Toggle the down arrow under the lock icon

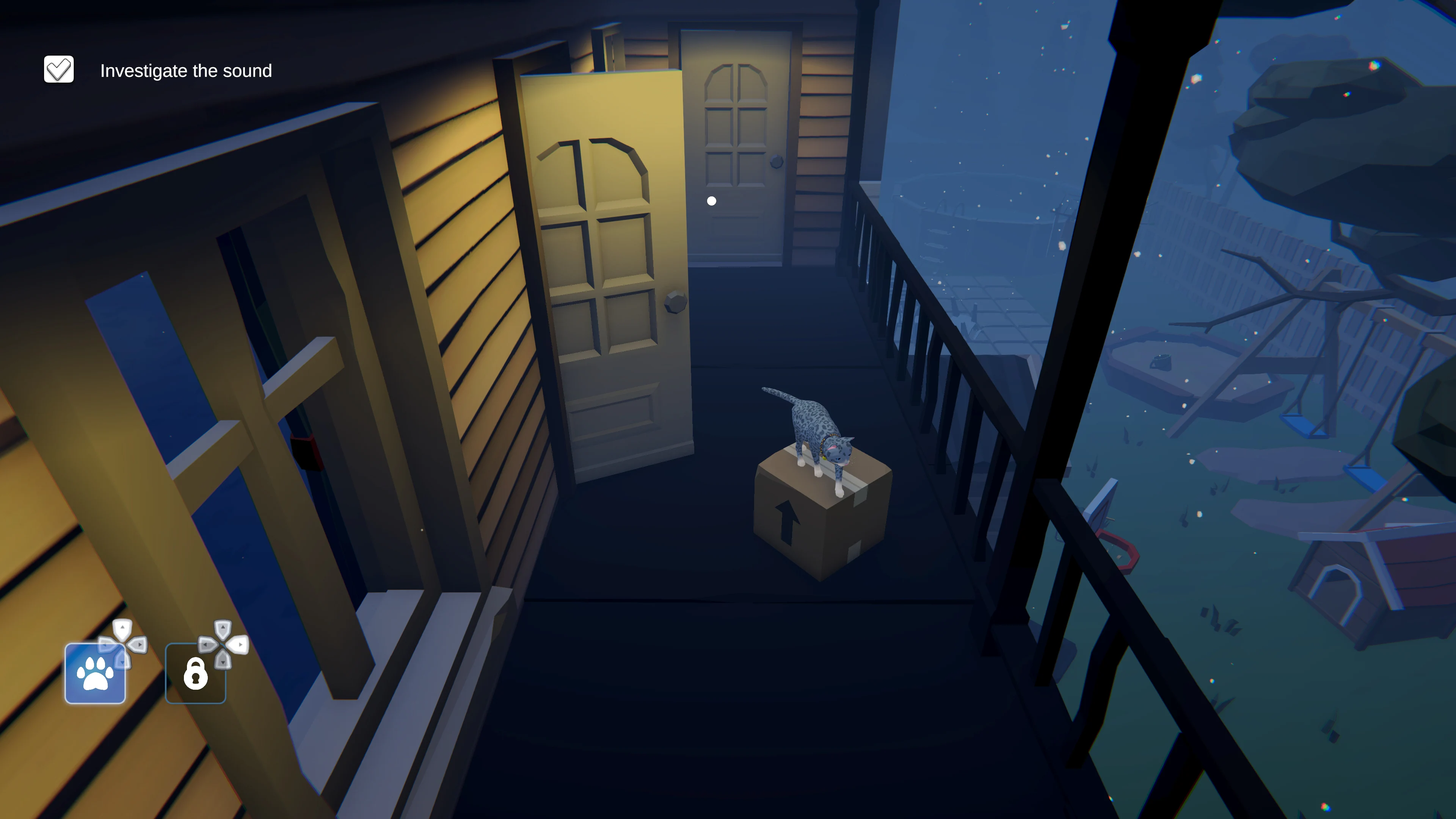[223, 663]
